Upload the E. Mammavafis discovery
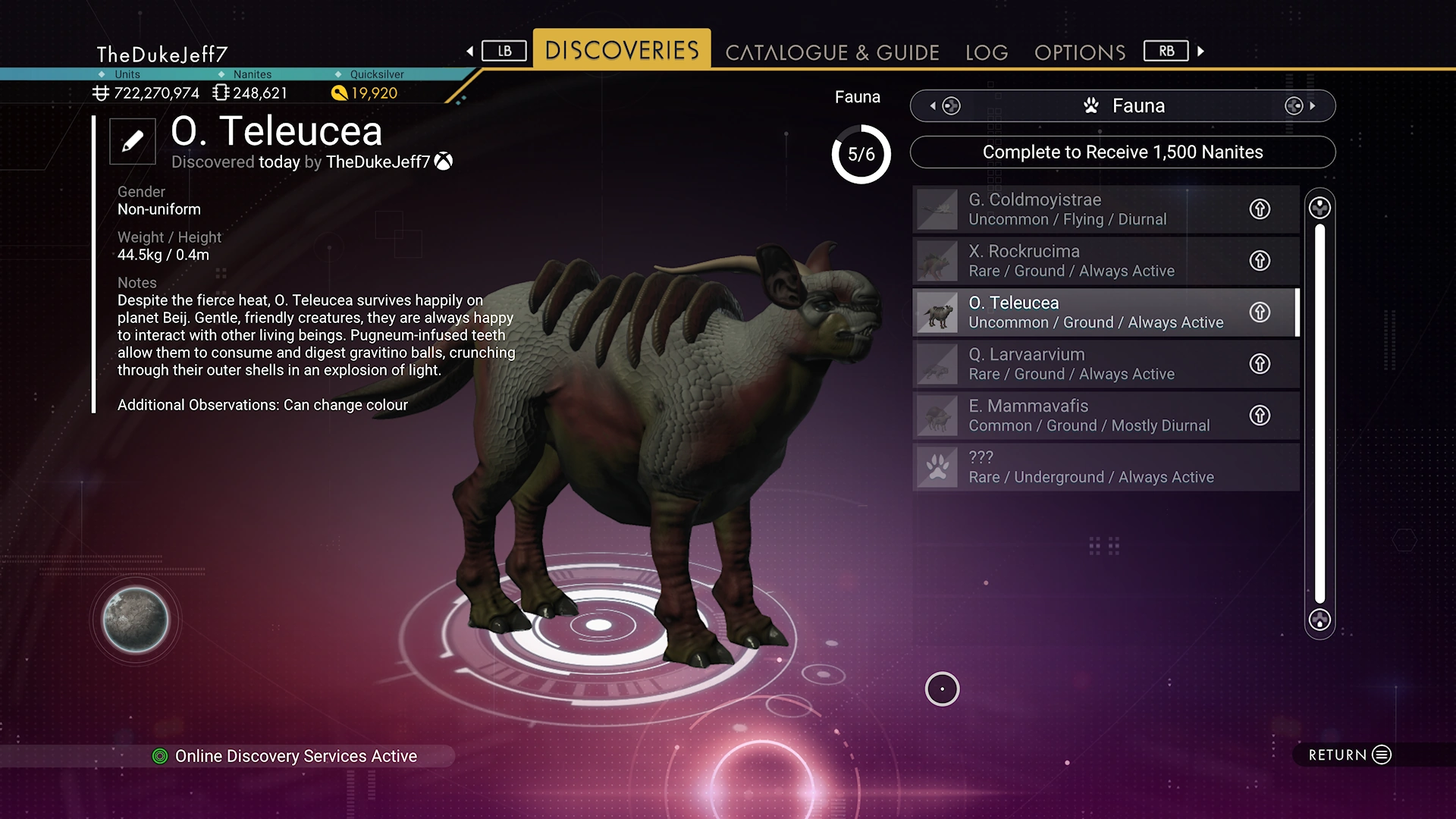Screen dimensions: 1456x819 point(1260,416)
